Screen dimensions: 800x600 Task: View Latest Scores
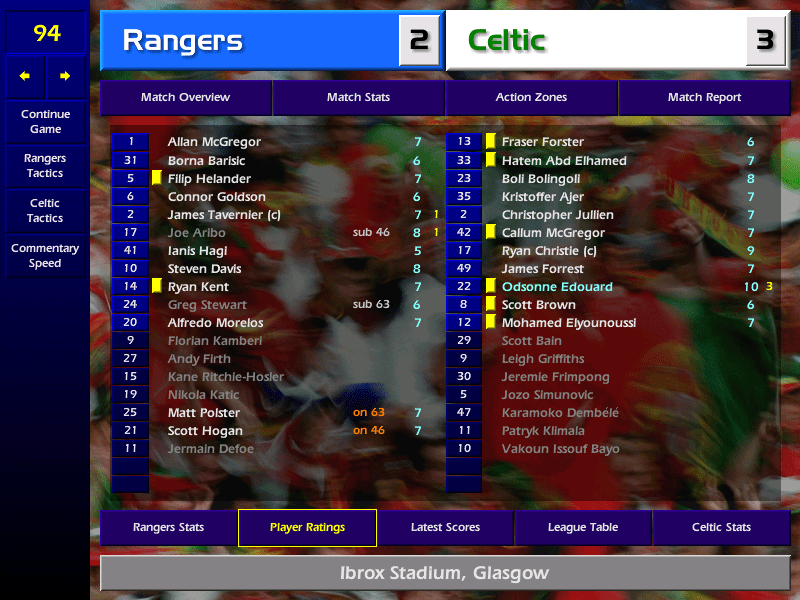445,527
